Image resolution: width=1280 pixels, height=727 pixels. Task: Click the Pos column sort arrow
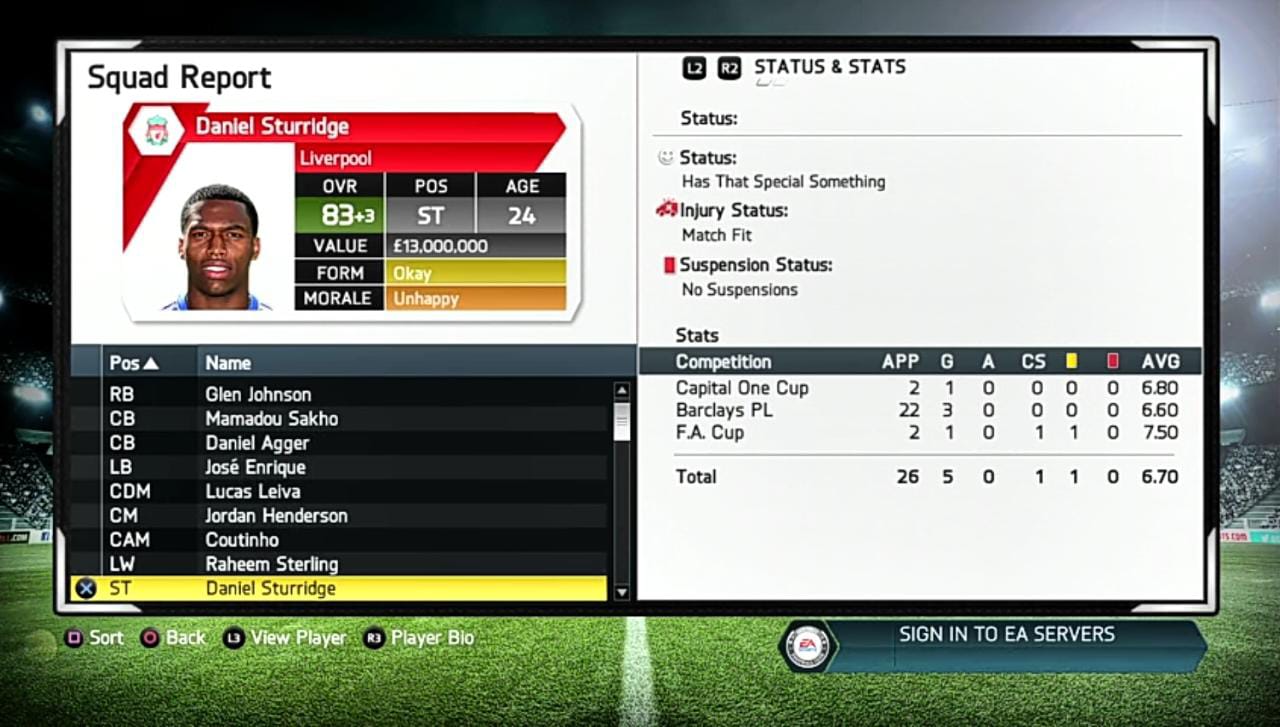coord(152,362)
